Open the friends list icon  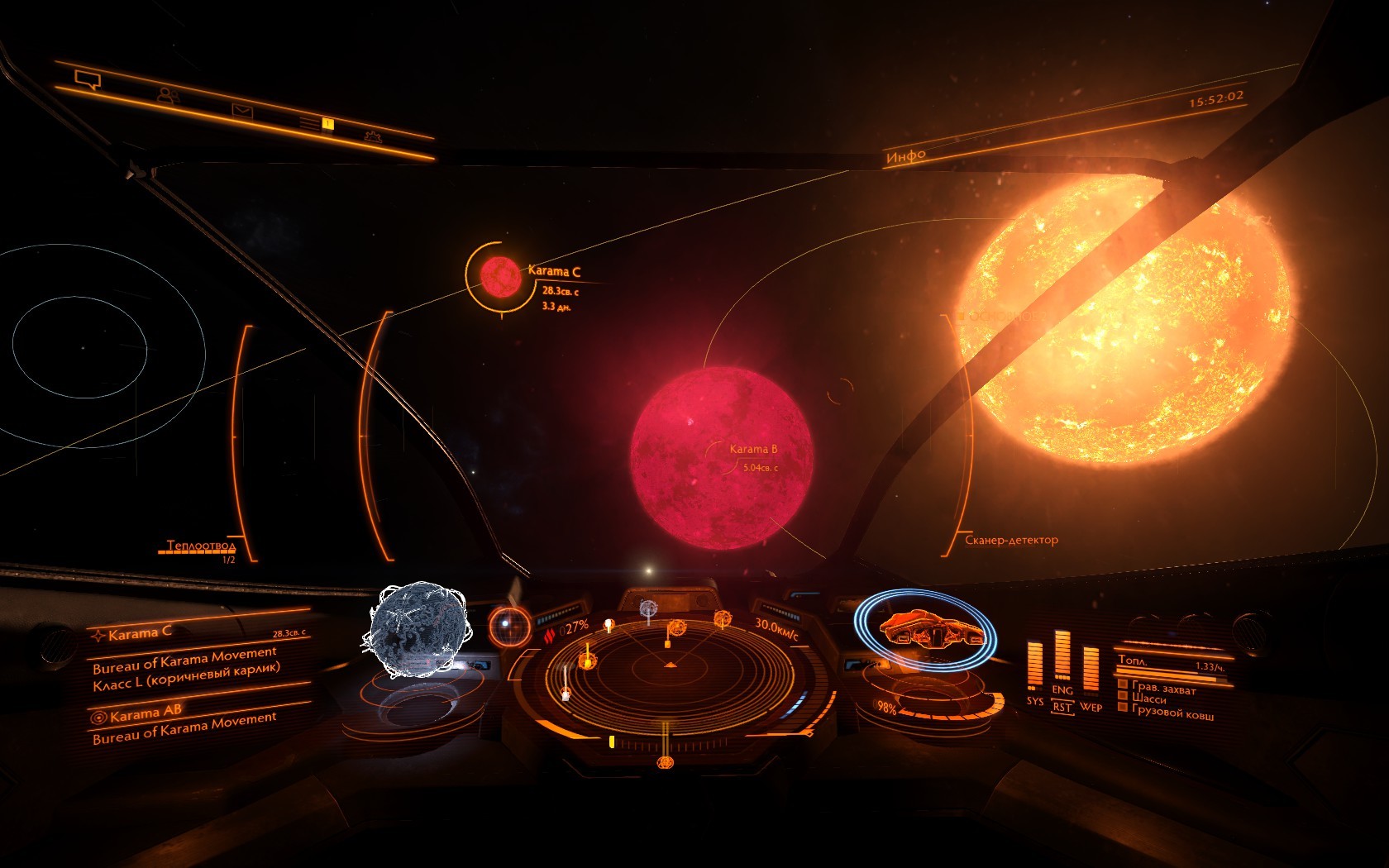pos(168,95)
